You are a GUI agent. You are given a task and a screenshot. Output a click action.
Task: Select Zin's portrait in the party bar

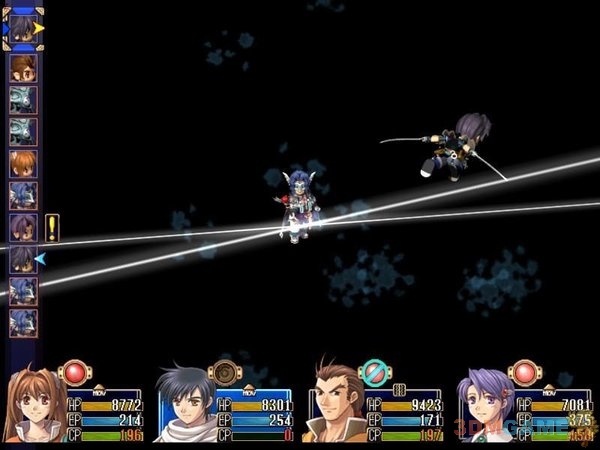[335, 406]
